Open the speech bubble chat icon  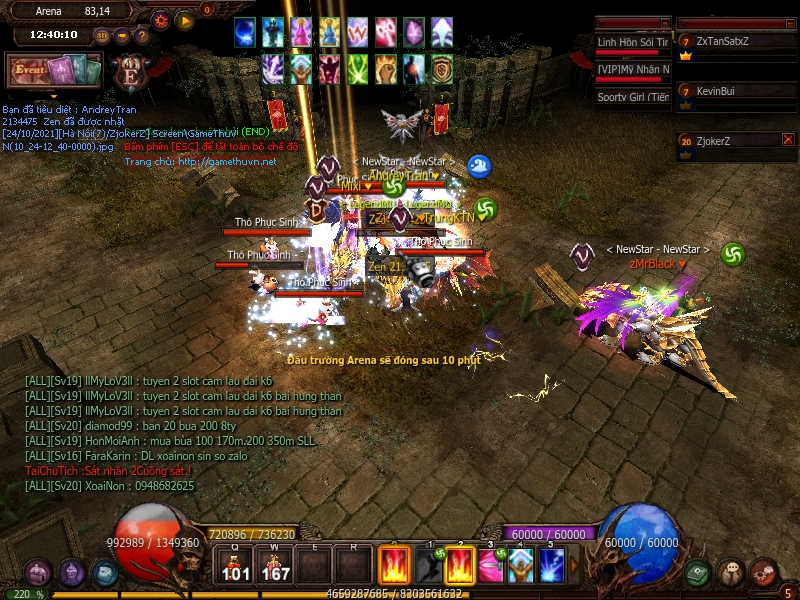click(x=731, y=573)
